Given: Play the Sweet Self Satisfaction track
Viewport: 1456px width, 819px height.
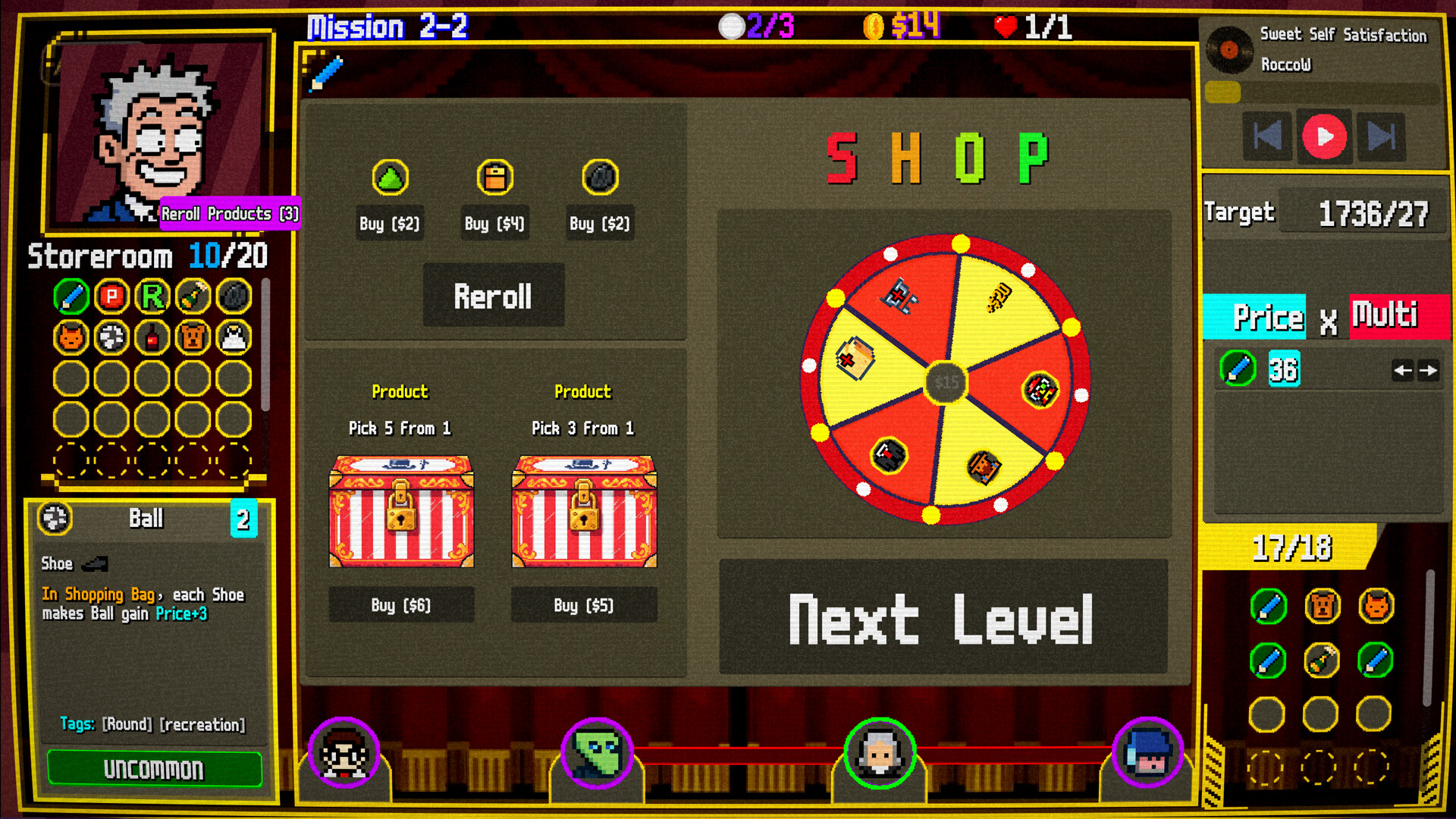Looking at the screenshot, I should pyautogui.click(x=1323, y=137).
